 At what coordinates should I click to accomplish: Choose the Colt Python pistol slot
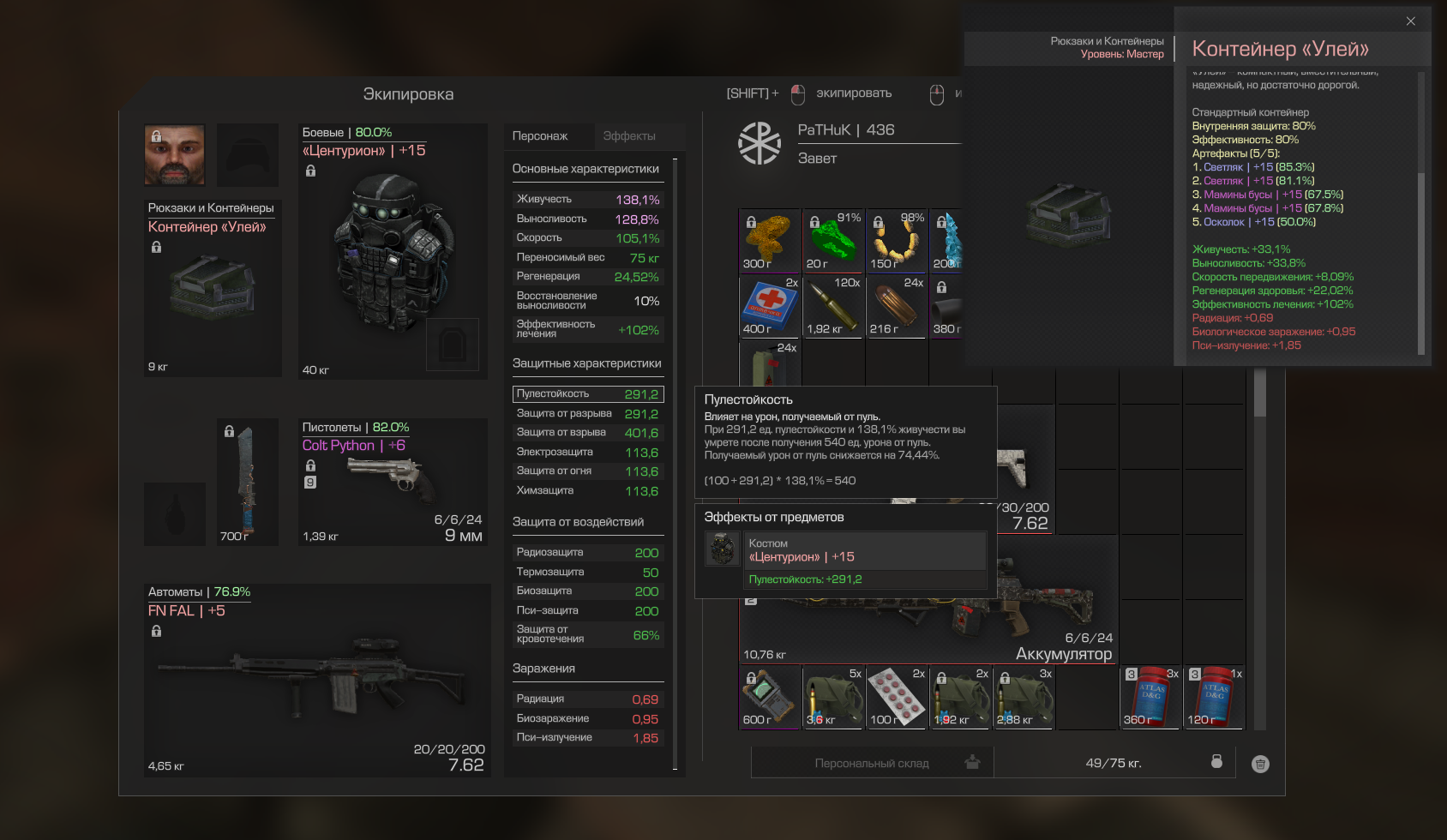pos(393,482)
